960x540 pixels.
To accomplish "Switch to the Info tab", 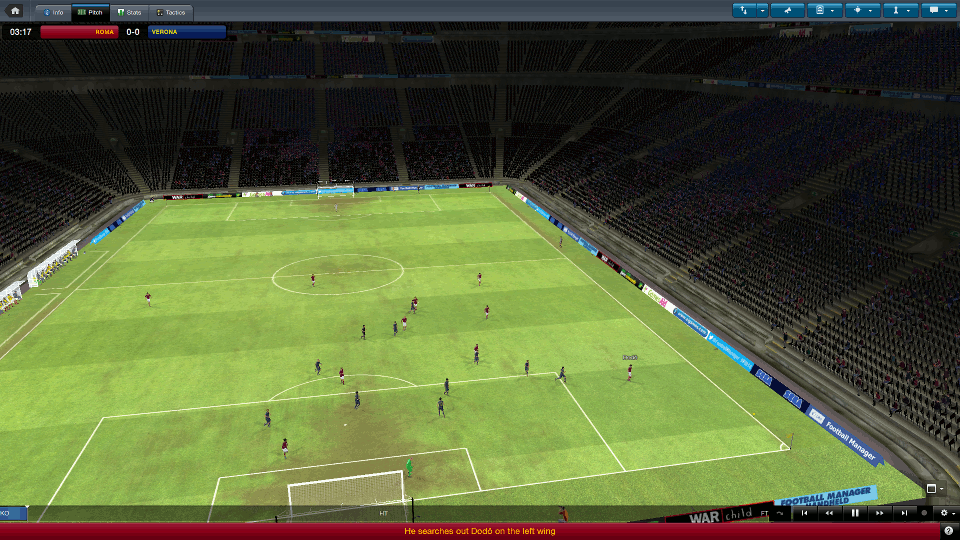I will [53, 12].
